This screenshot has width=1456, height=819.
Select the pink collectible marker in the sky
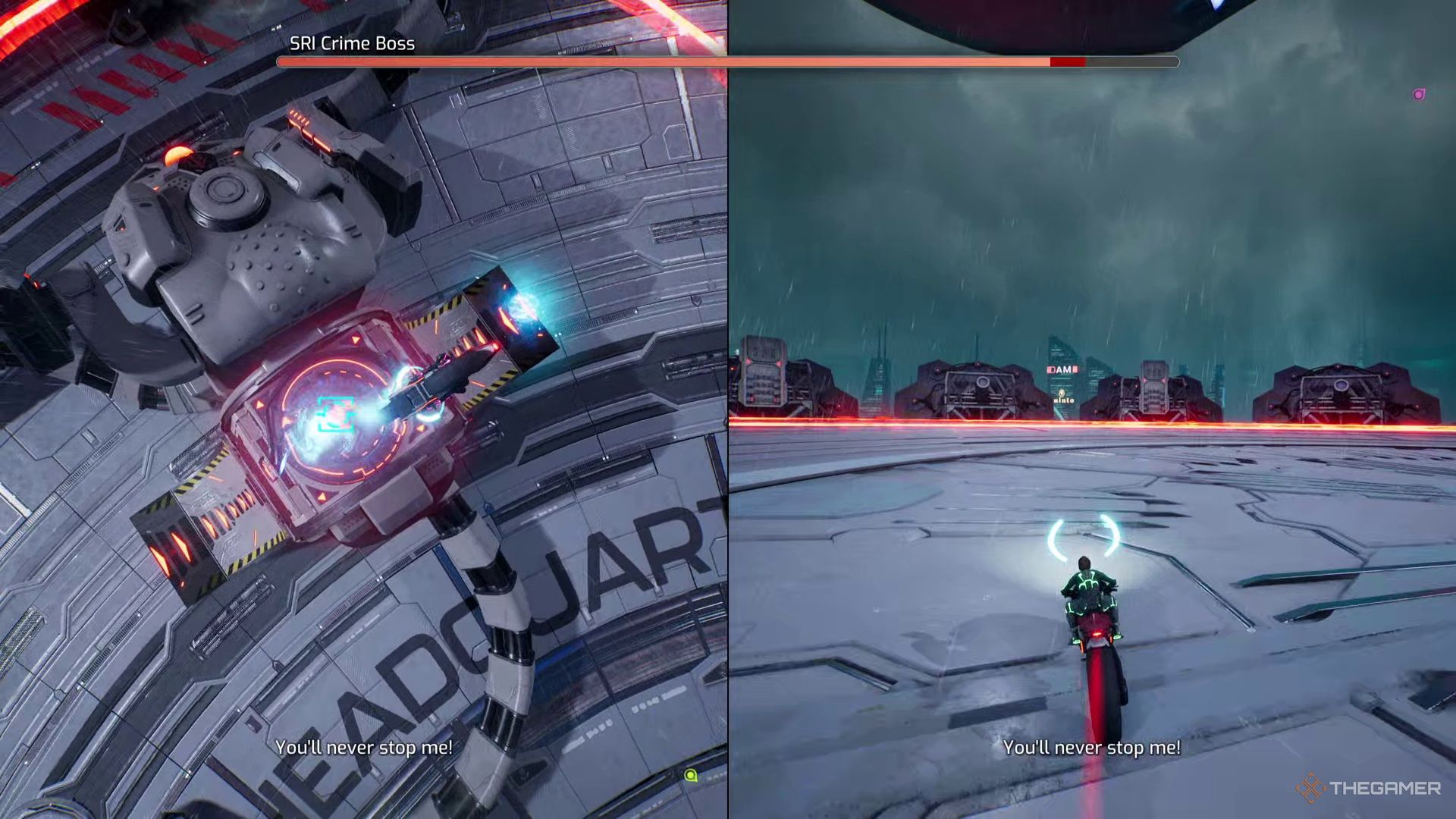pos(1418,93)
